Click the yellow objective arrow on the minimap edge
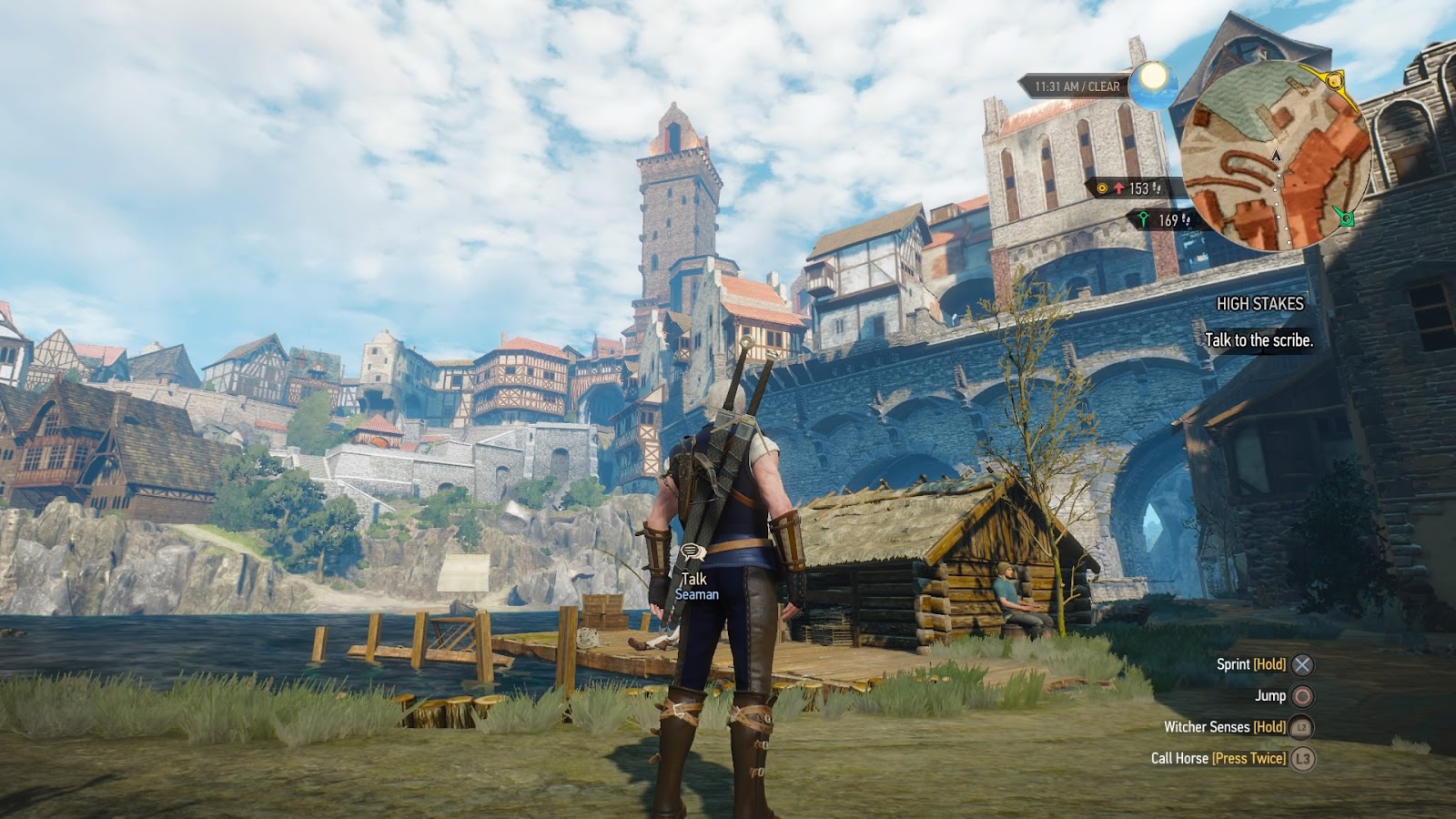This screenshot has height=819, width=1456. click(1335, 82)
